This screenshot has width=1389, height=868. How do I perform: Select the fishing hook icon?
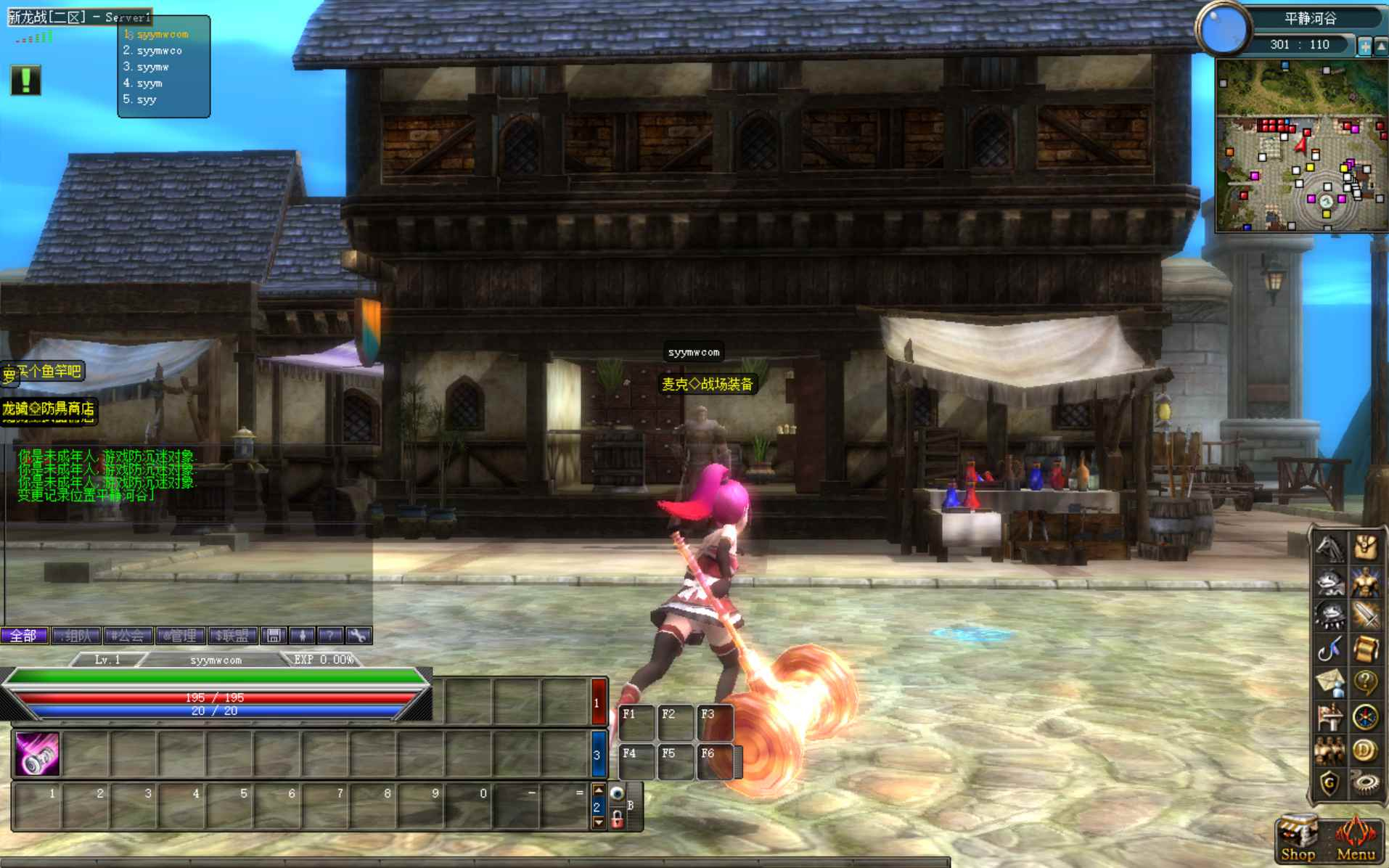(1331, 648)
